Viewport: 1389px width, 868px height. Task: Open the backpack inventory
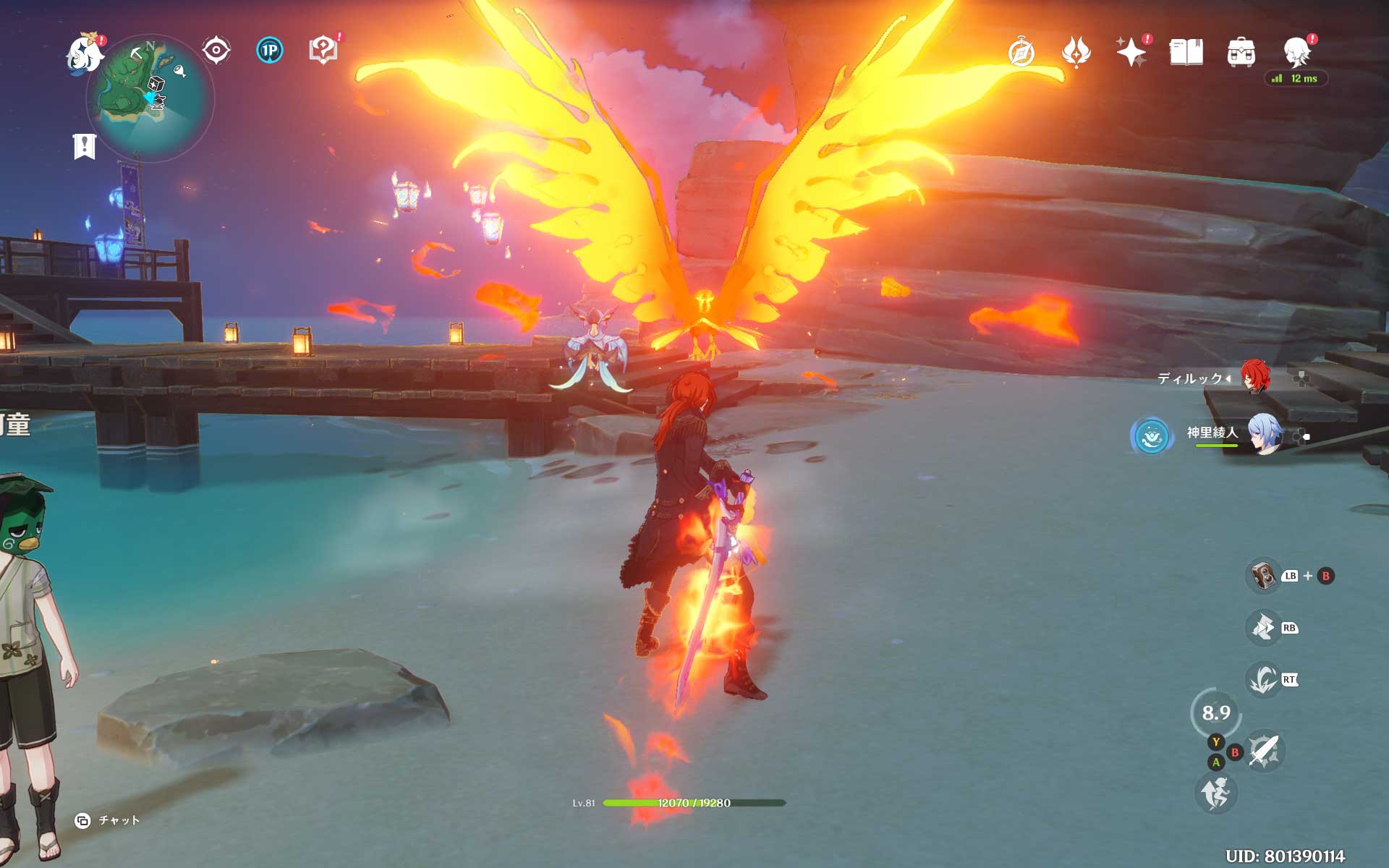tap(1241, 53)
